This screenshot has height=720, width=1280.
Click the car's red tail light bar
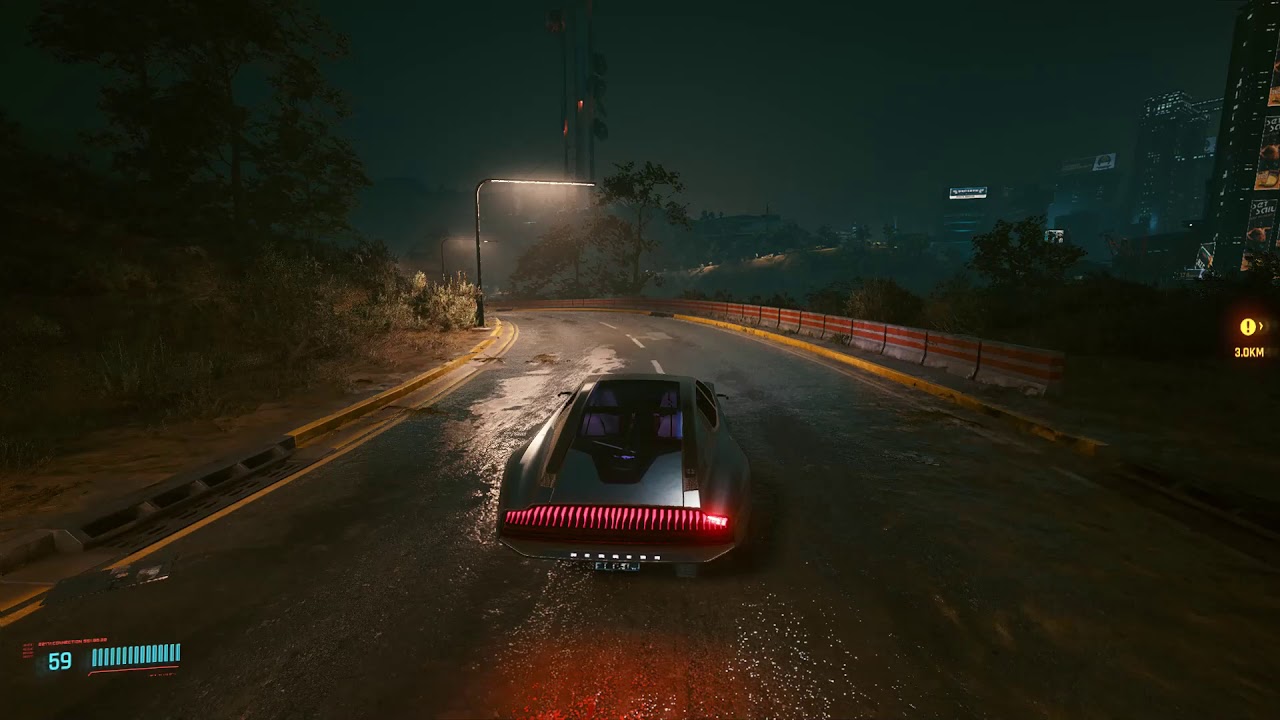622,518
